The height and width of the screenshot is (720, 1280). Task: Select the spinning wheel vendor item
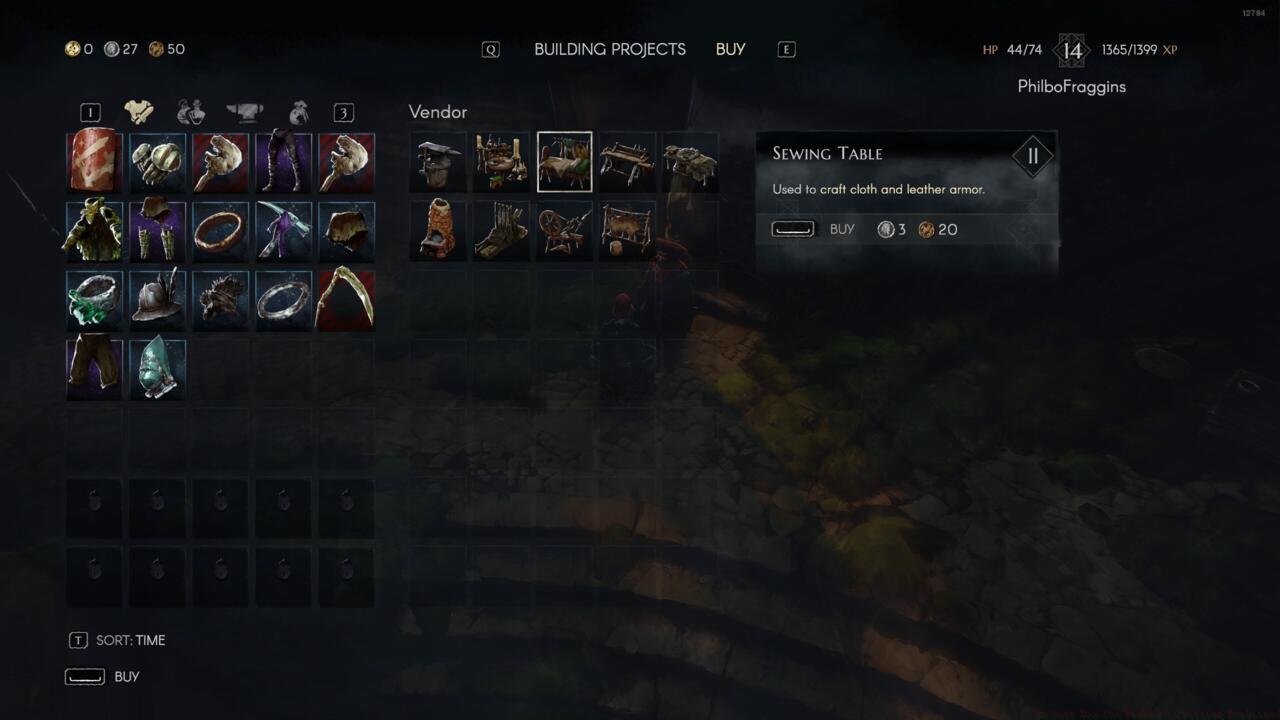(x=564, y=230)
